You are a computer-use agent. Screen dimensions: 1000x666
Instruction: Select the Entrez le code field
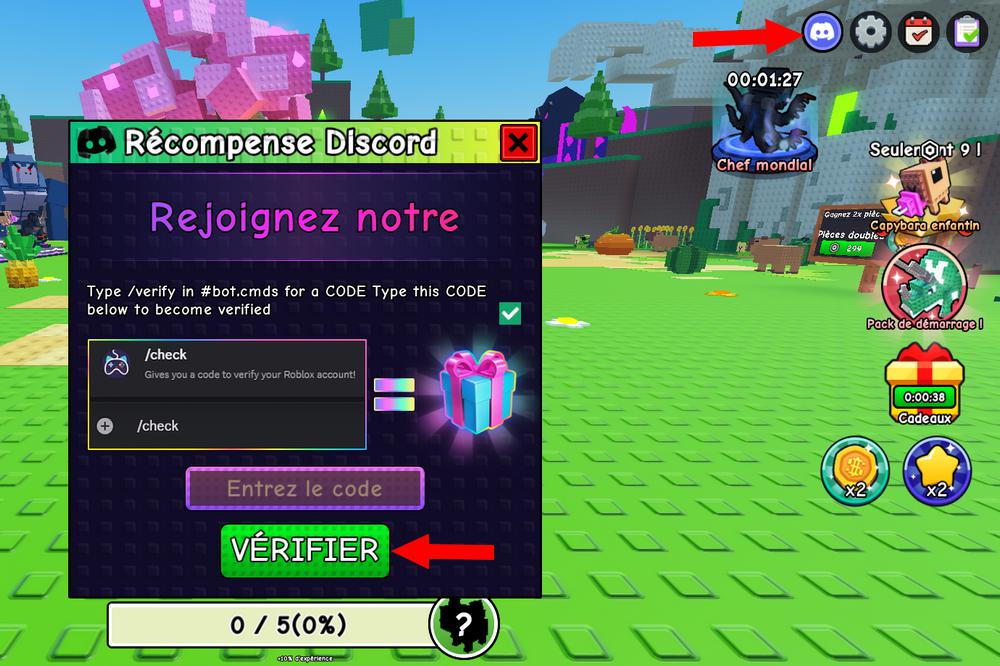305,489
